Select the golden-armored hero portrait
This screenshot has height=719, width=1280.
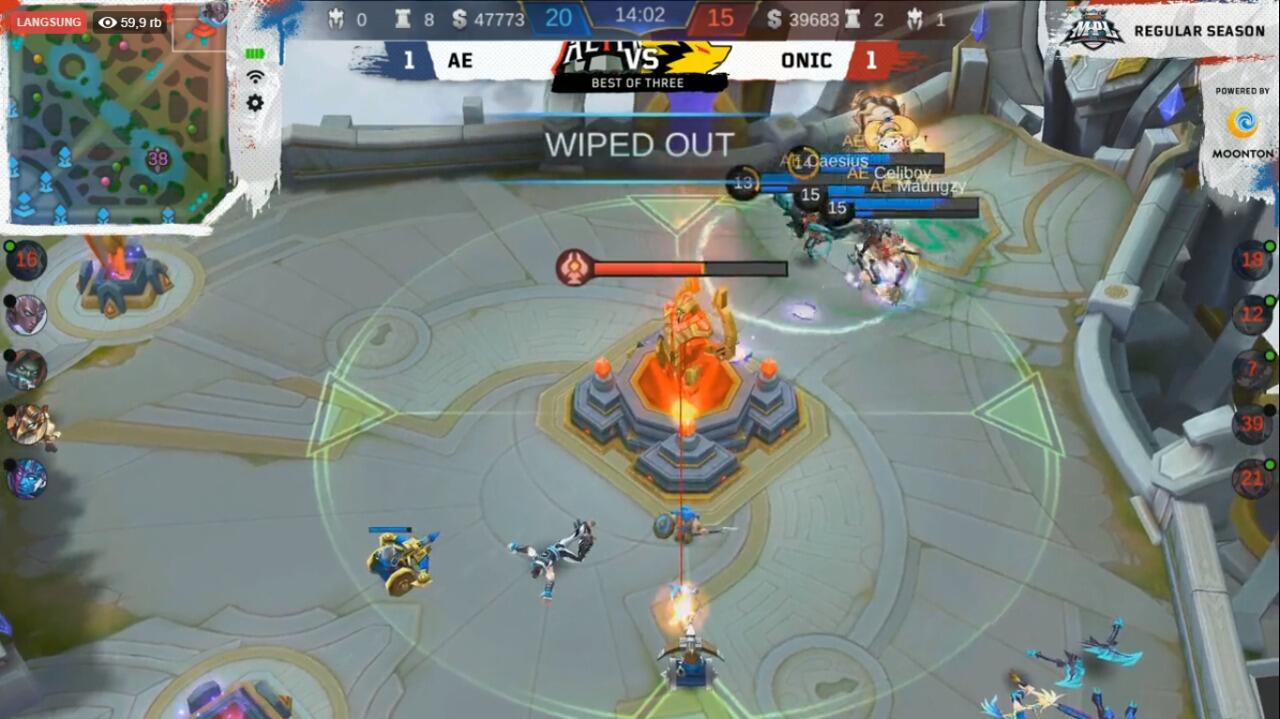[x=28, y=424]
